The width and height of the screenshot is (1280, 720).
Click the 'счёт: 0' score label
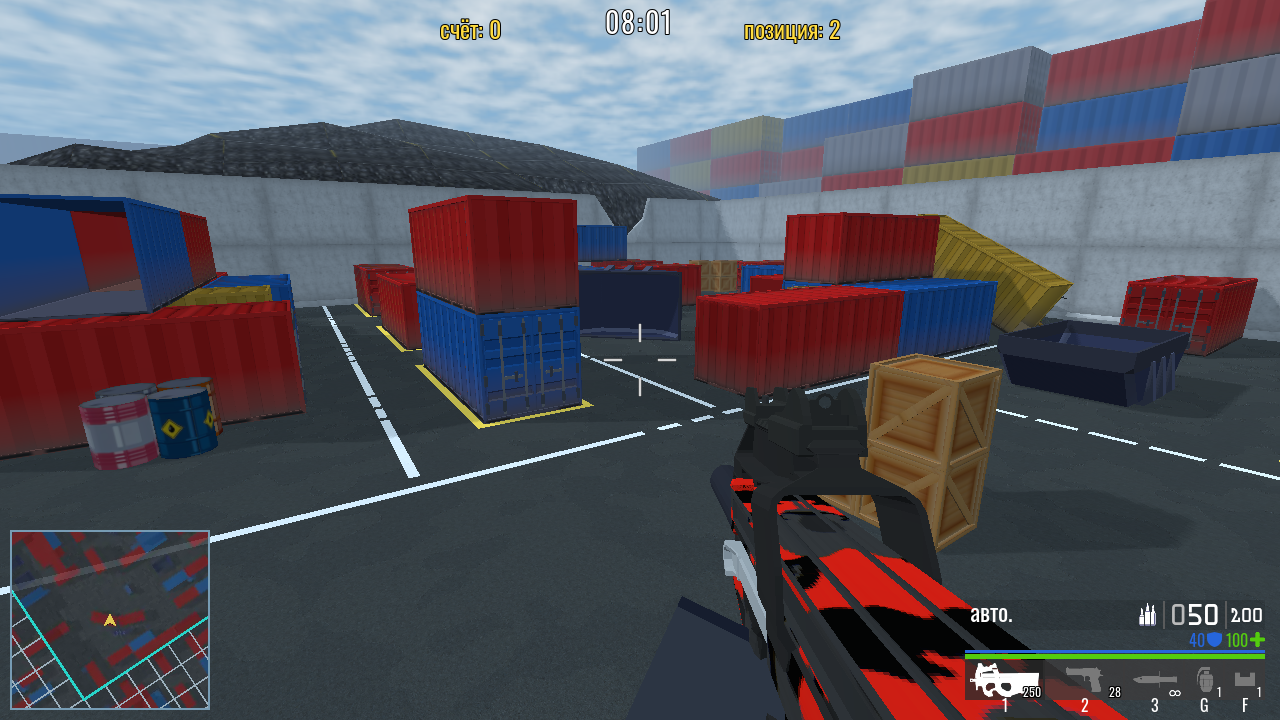coord(469,29)
